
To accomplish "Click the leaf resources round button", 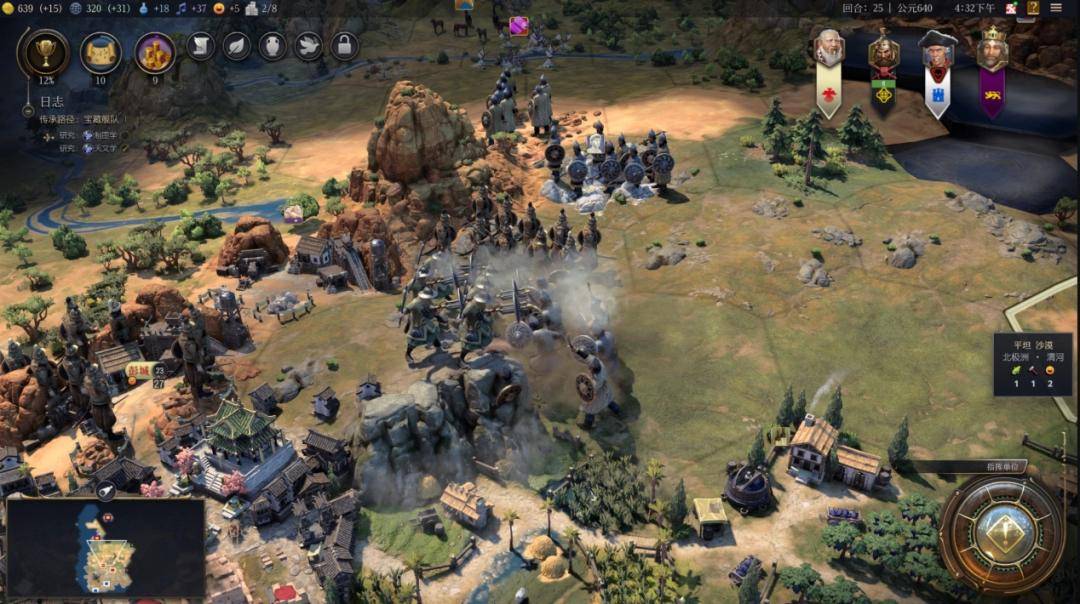I will tap(237, 46).
